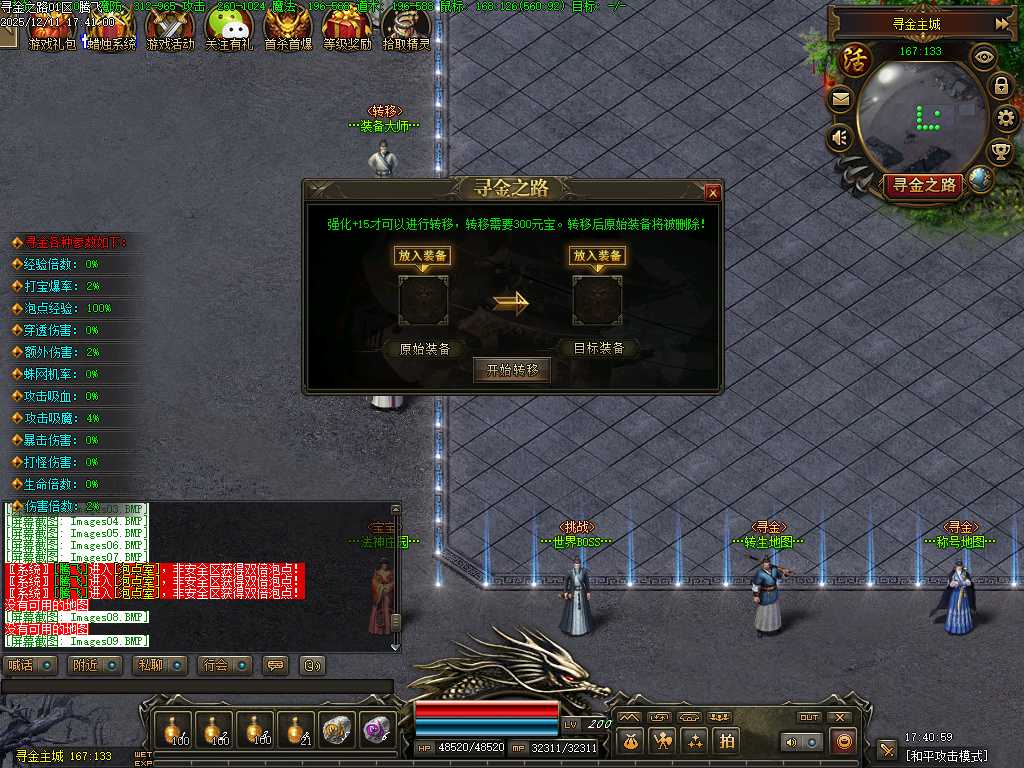Viewport: 1024px width, 768px height.
Task: Open the 等级奖励 level reward gift box
Action: pyautogui.click(x=347, y=28)
